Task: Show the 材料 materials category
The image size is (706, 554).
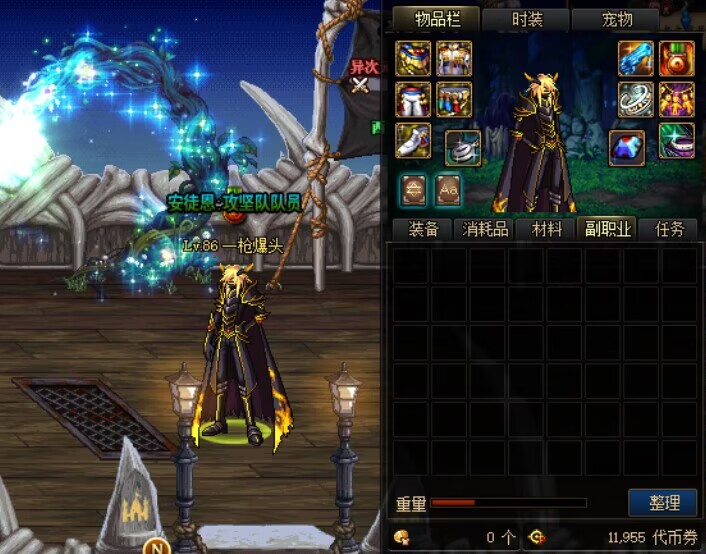Action: click(547, 229)
